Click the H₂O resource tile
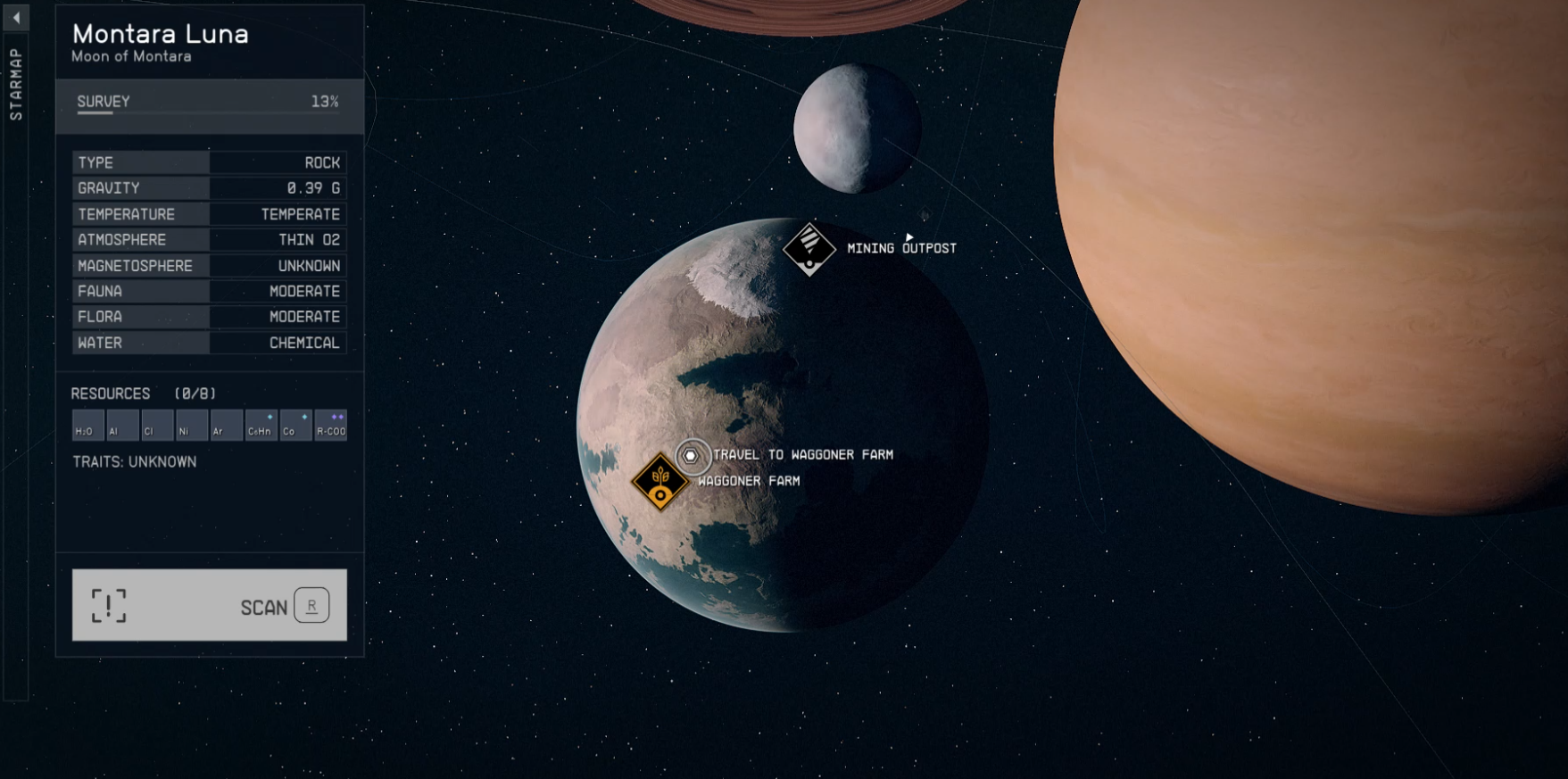This screenshot has width=1568, height=779. 87,425
